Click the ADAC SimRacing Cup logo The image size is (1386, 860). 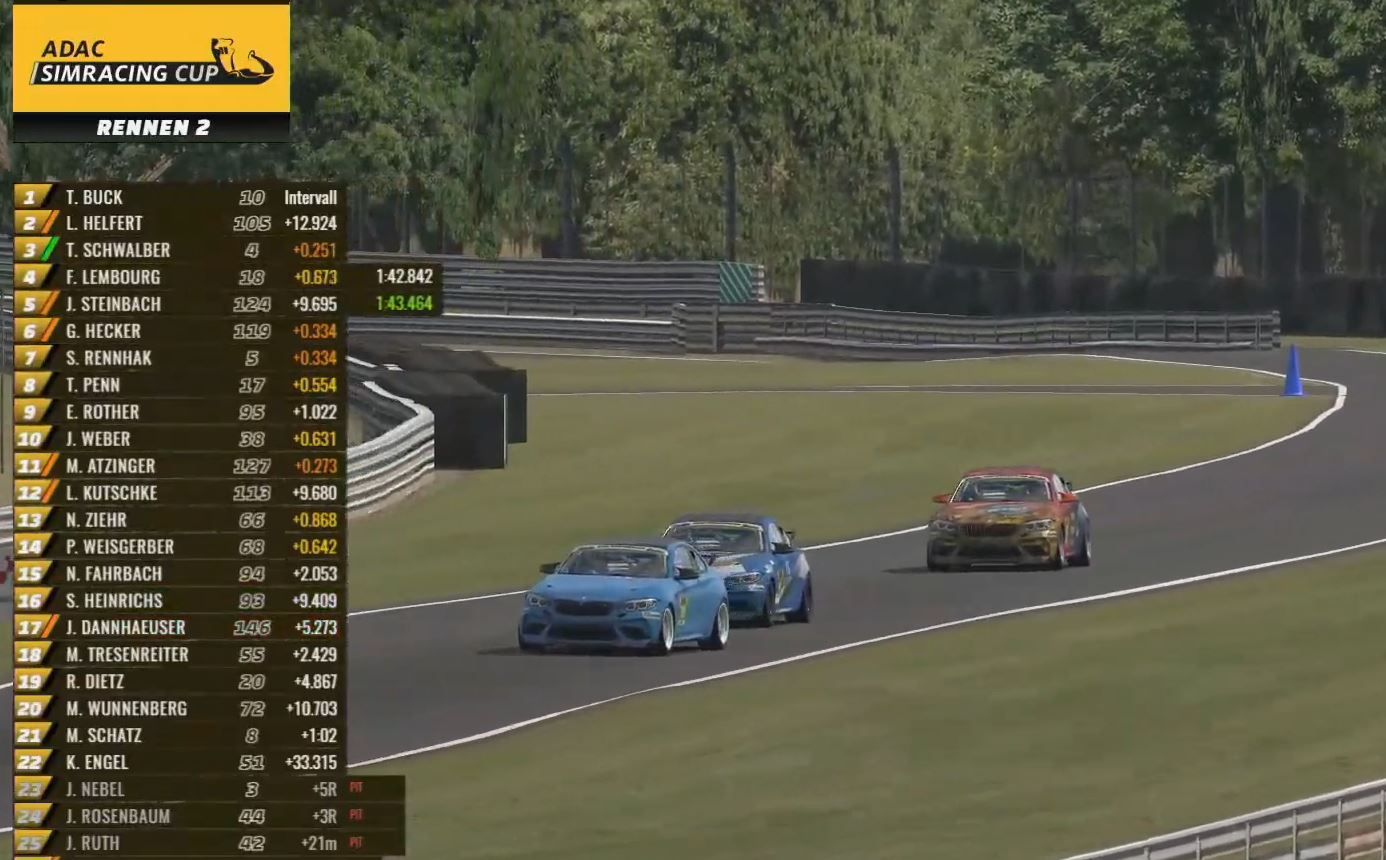tap(151, 59)
